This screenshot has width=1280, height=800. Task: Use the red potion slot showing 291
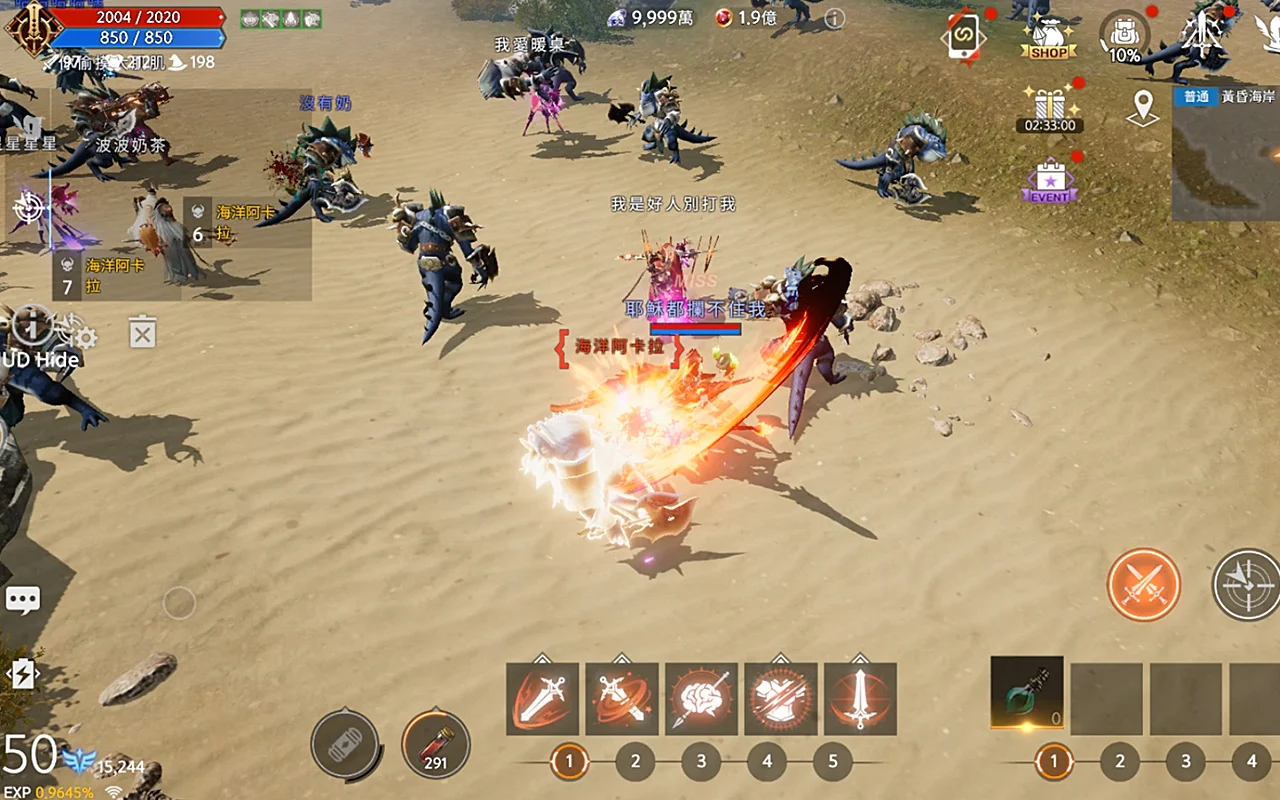[436, 745]
